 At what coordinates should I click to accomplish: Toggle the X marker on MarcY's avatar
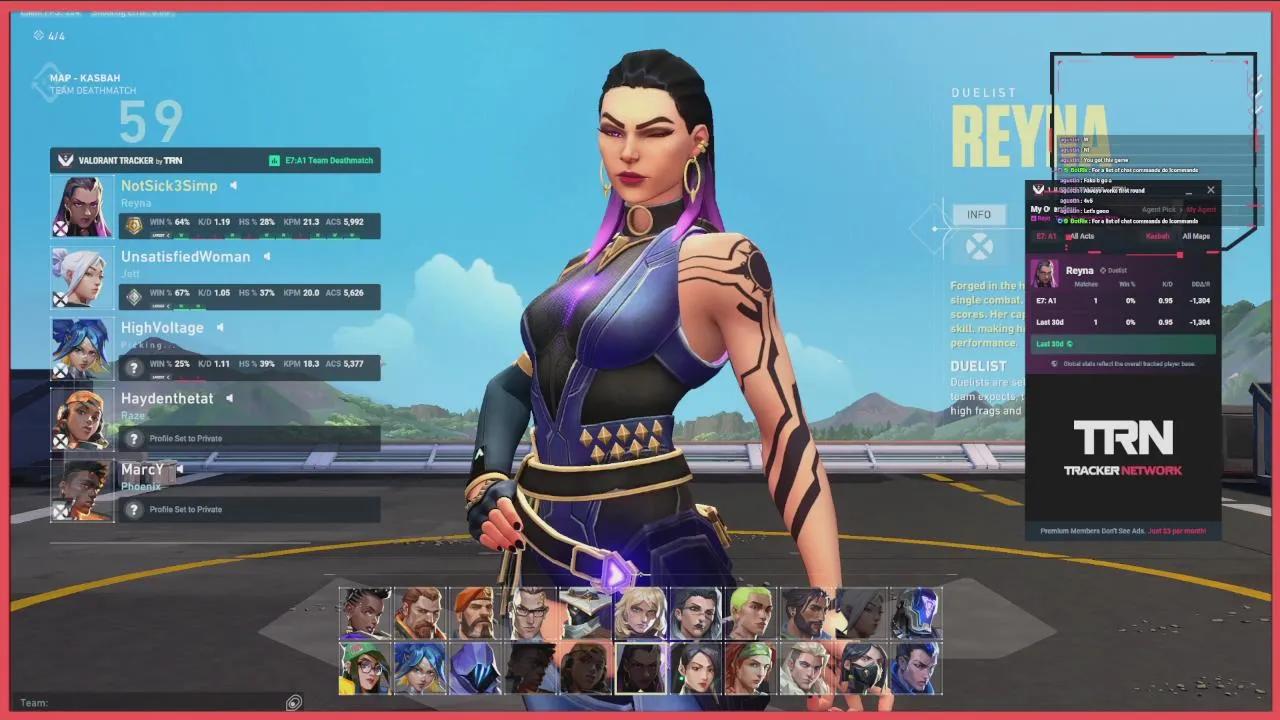tap(61, 510)
